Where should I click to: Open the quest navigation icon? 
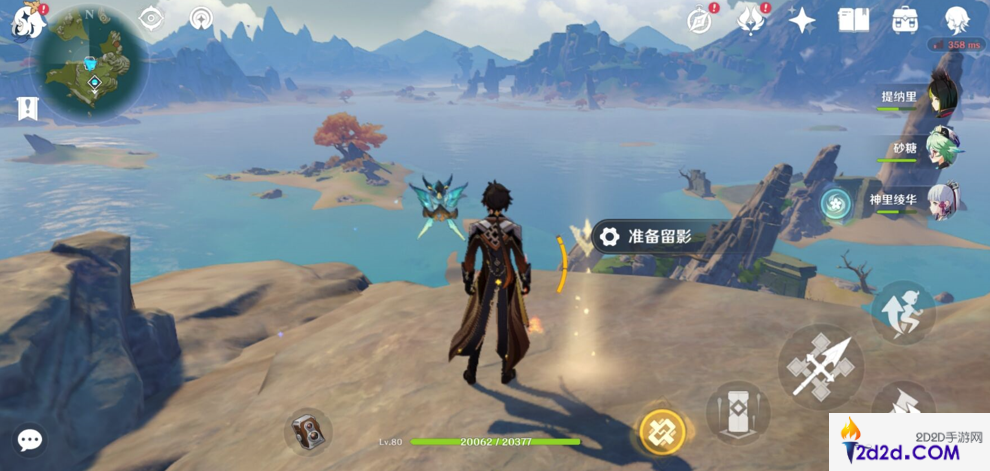pyautogui.click(x=202, y=19)
